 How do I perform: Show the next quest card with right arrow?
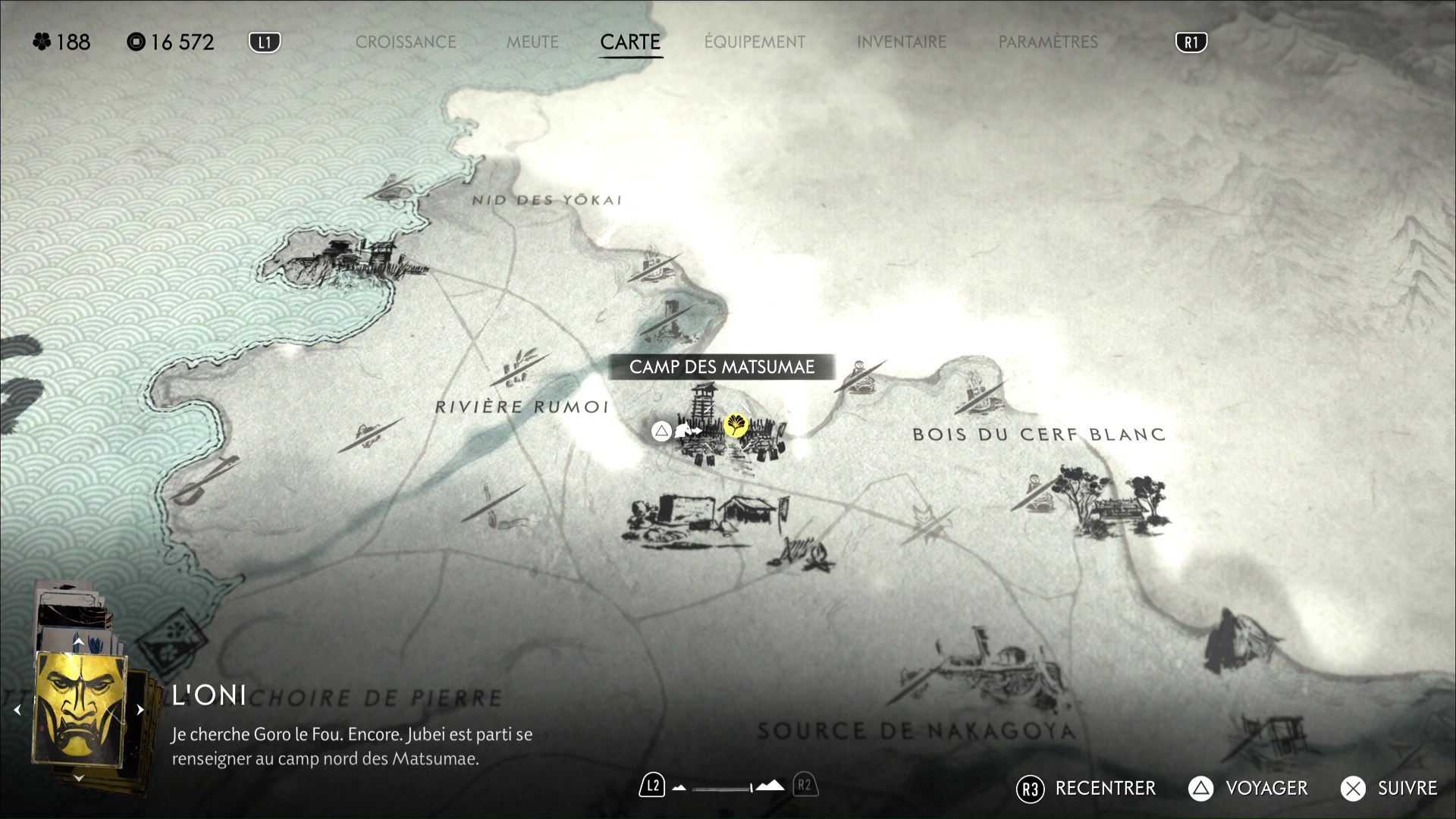point(140,710)
